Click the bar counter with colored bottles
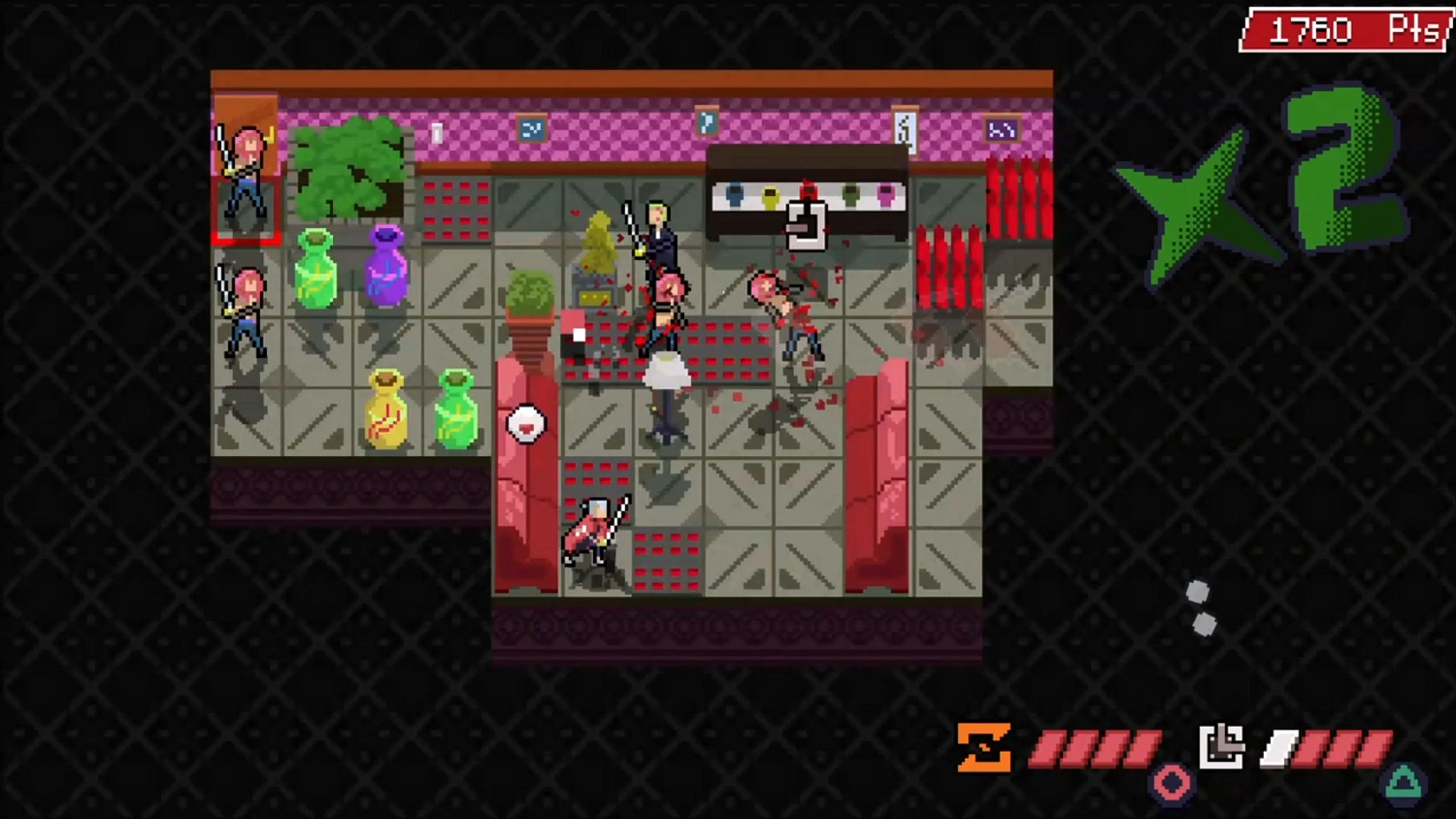The height and width of the screenshot is (819, 1456). [806, 194]
